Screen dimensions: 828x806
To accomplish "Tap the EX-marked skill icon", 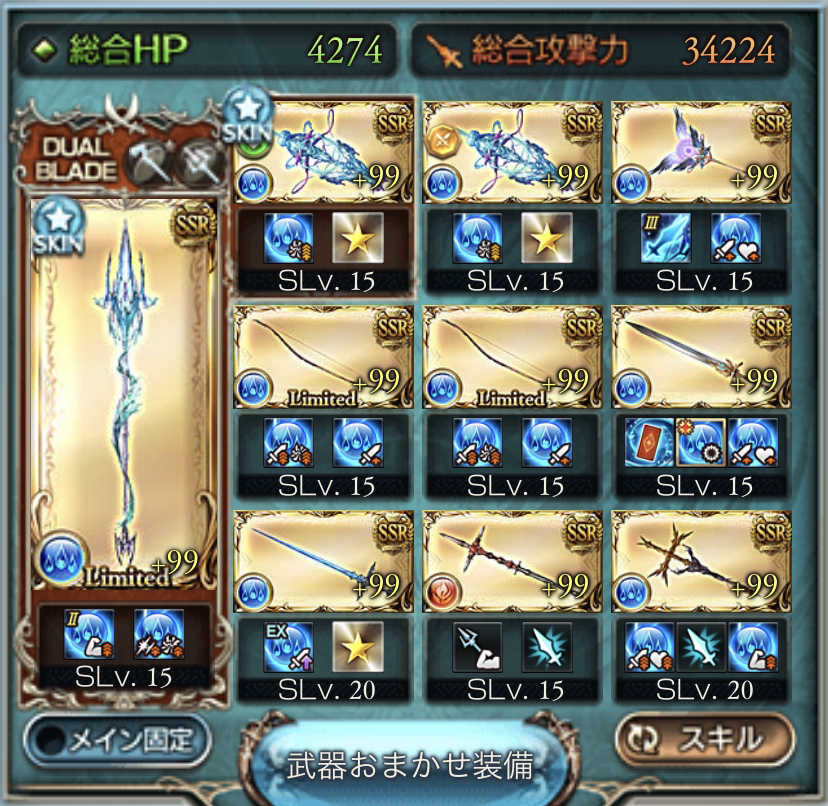I will click(288, 646).
